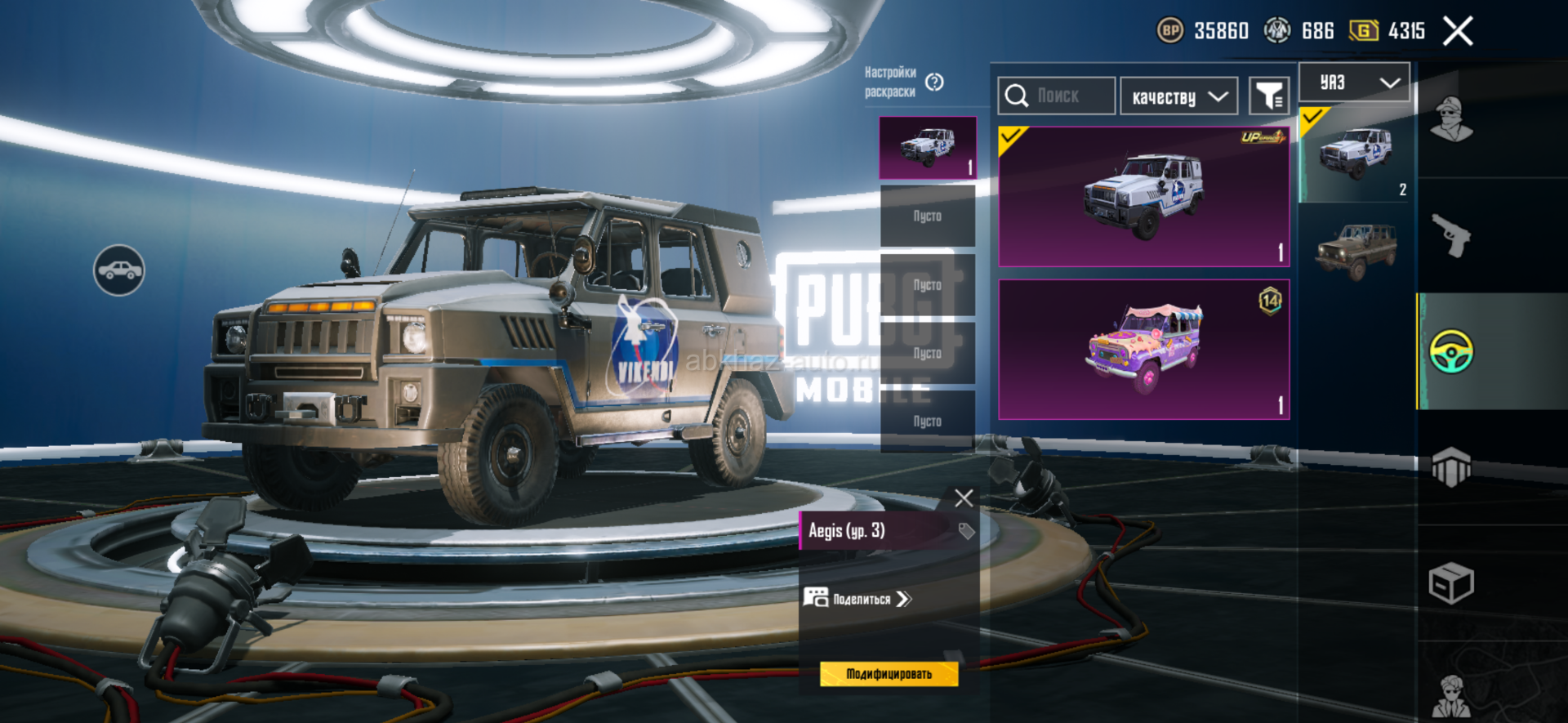The image size is (1568, 723).
Task: Select the equipped paint slot with UAZ
Action: (928, 148)
